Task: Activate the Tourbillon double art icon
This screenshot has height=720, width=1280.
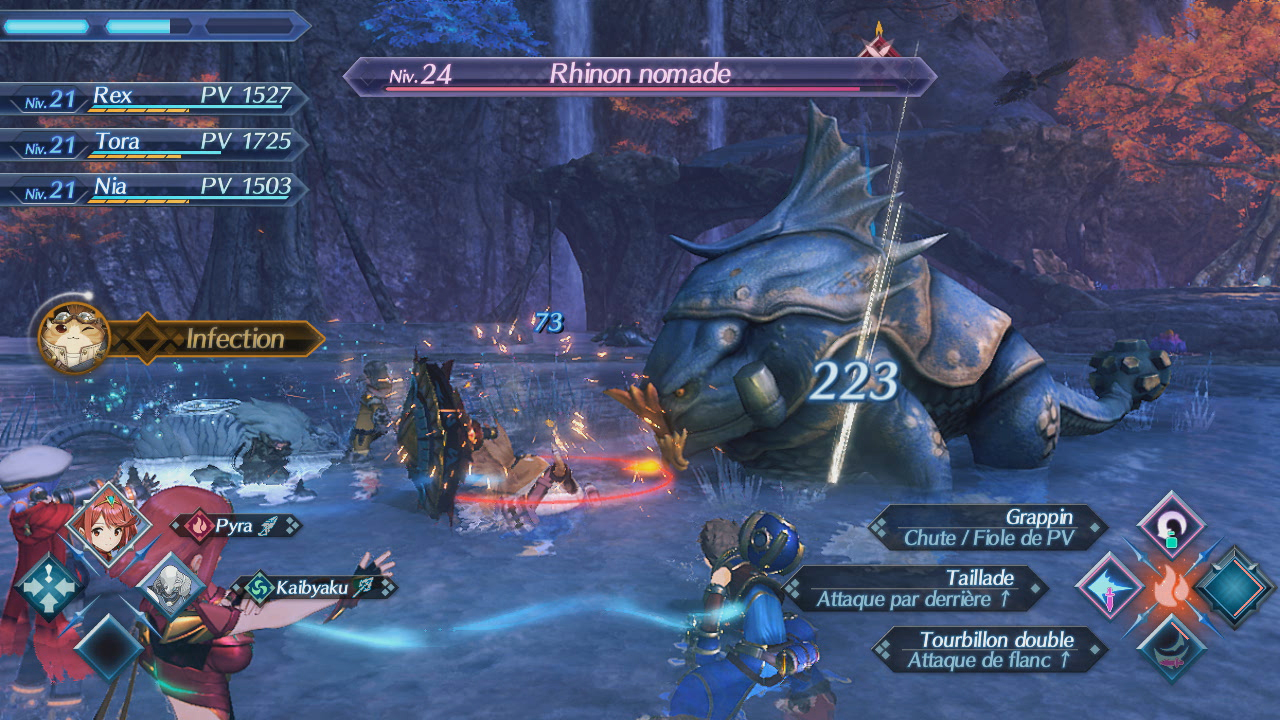Action: click(1171, 648)
